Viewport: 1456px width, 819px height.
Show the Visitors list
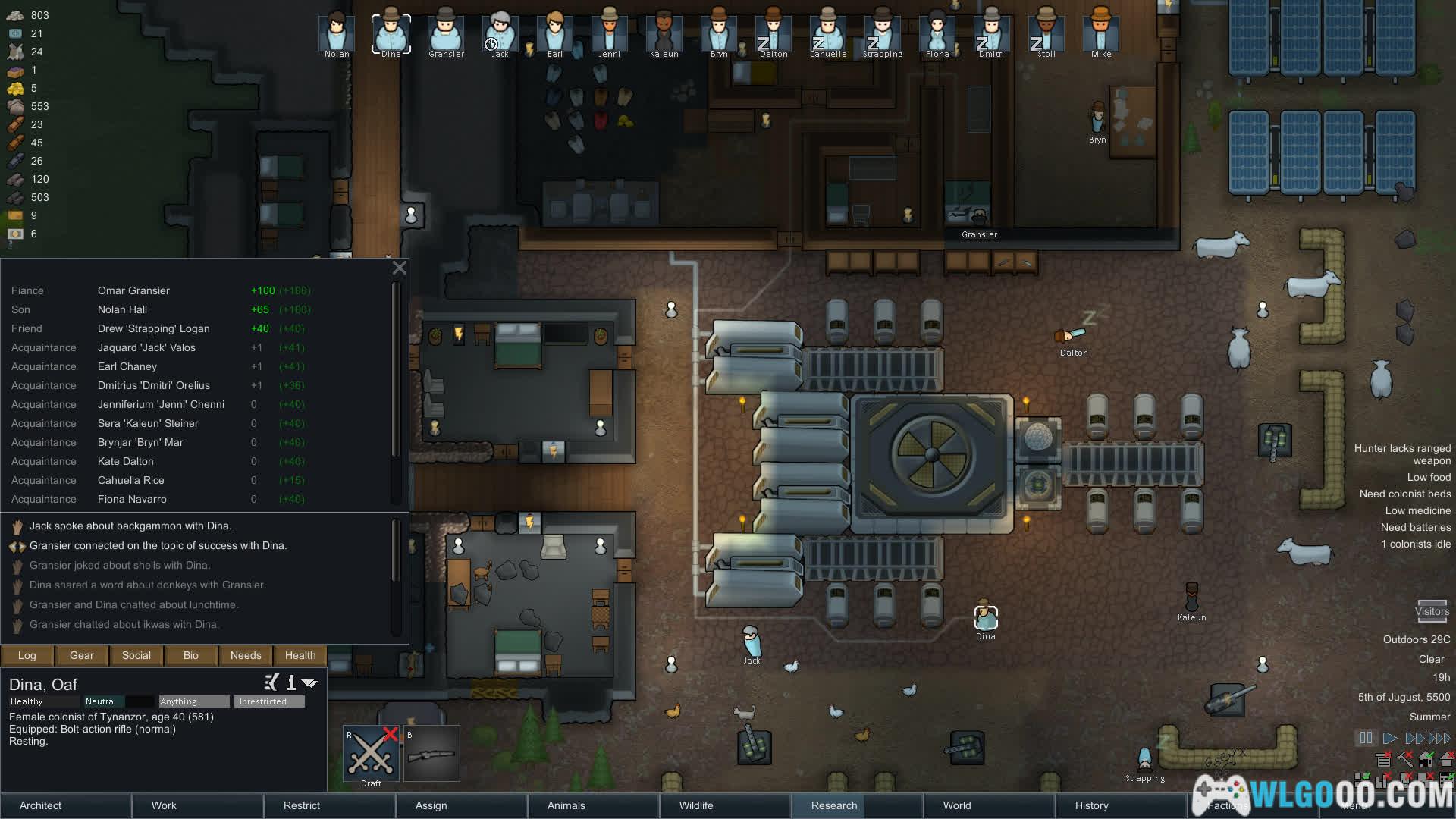click(x=1432, y=611)
